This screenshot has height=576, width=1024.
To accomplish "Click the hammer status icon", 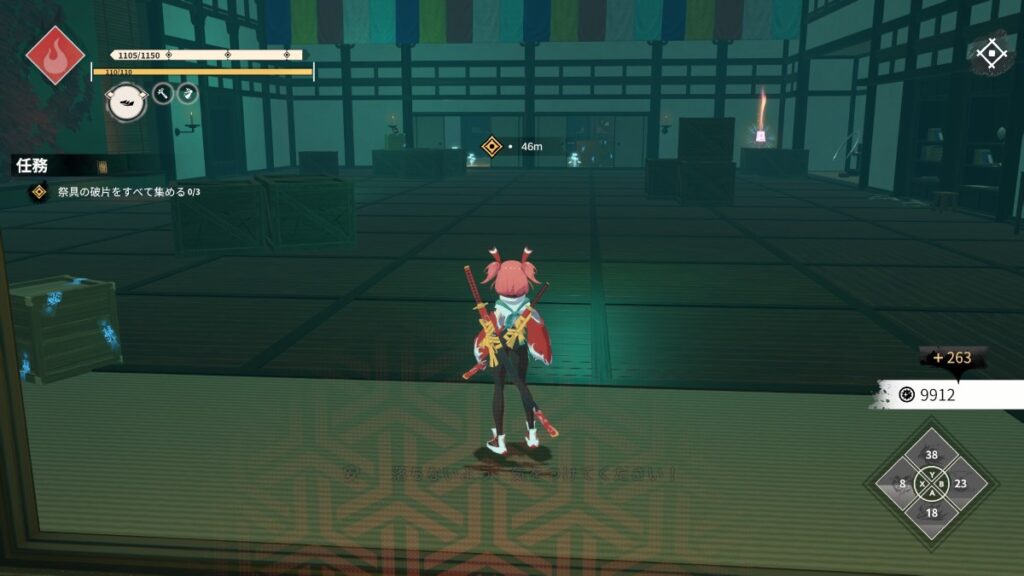I will pyautogui.click(x=163, y=94).
